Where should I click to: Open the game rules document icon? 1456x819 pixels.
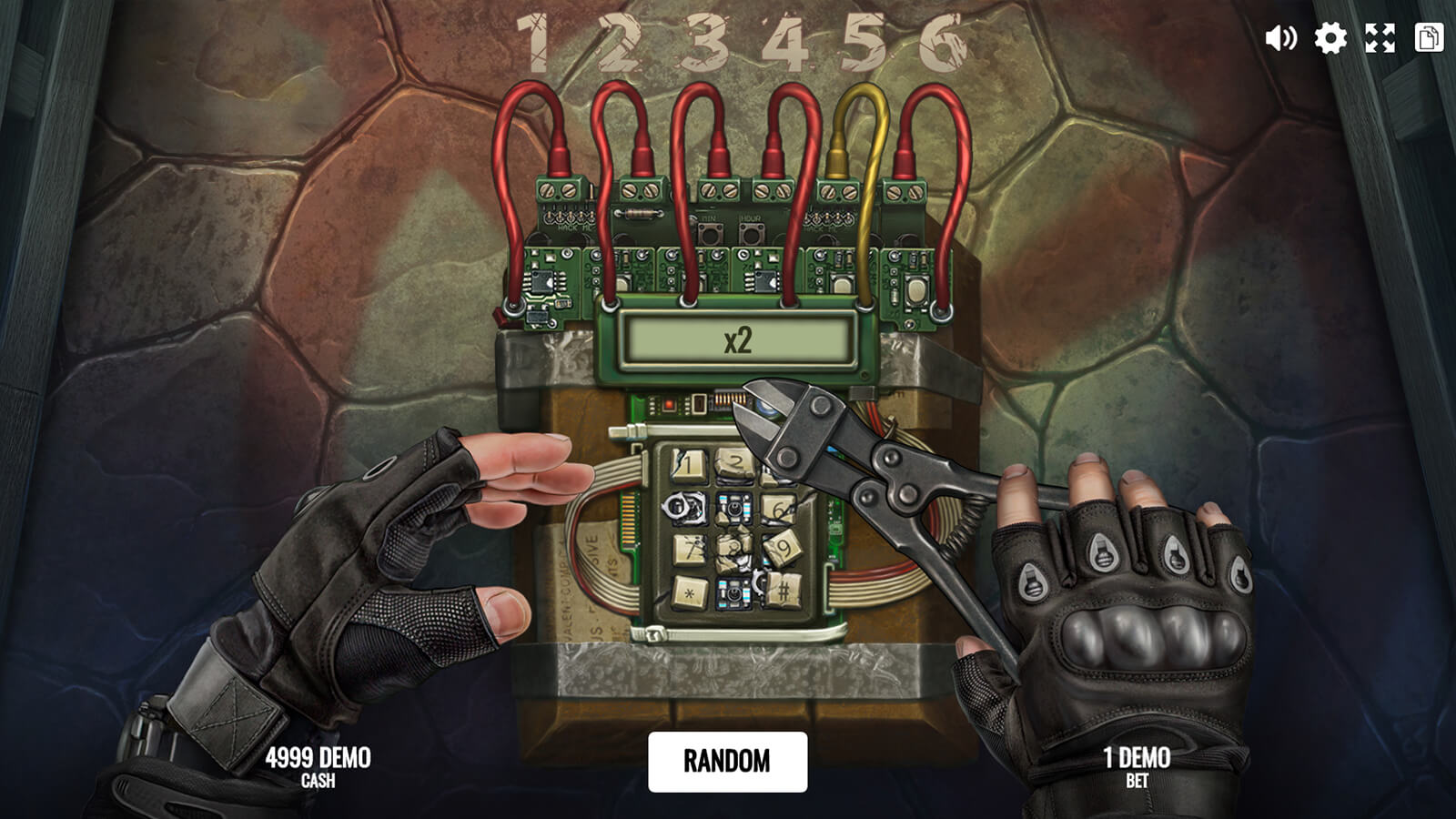(x=1429, y=38)
